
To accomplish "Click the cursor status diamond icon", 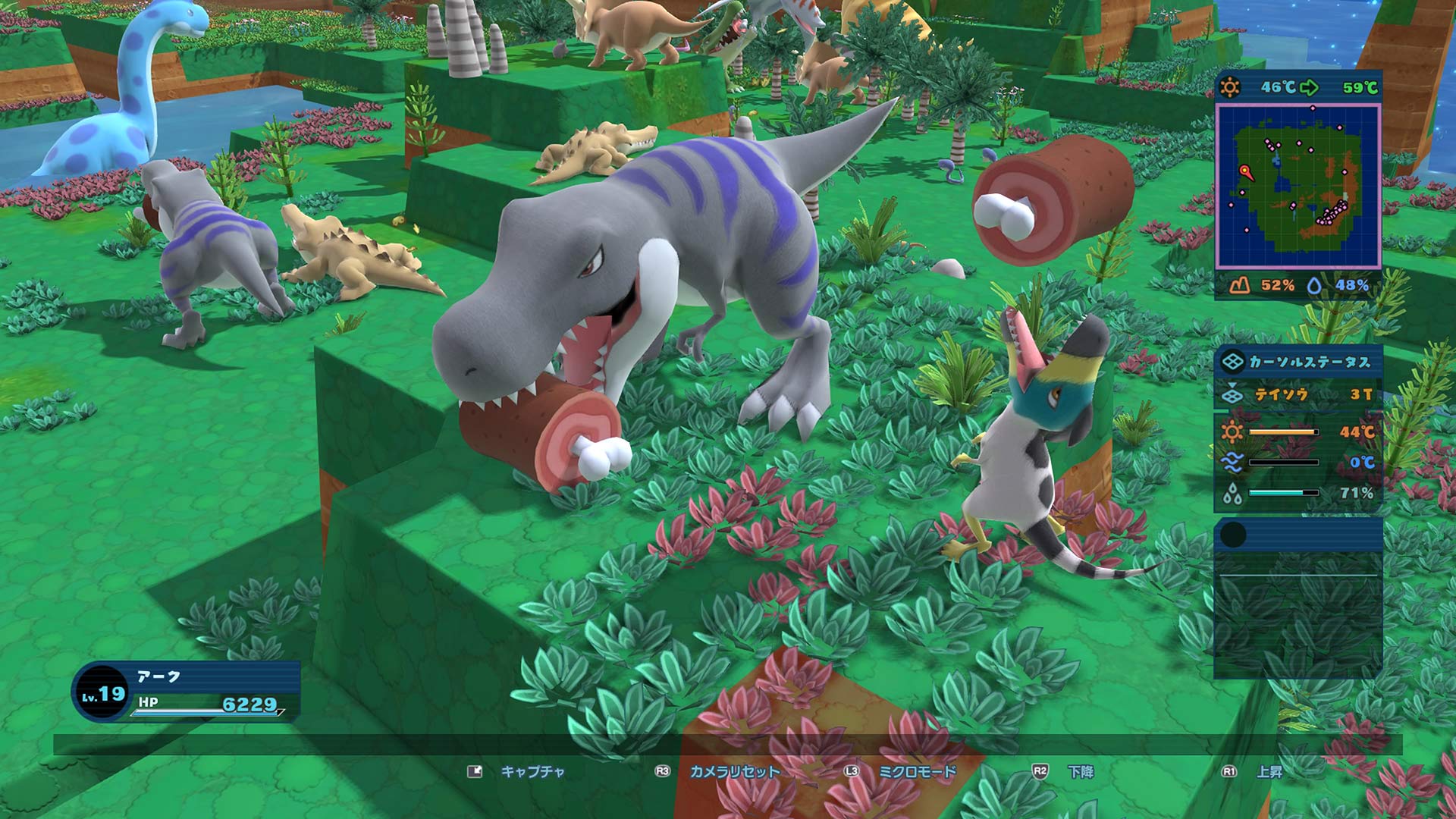I will click(x=1233, y=363).
